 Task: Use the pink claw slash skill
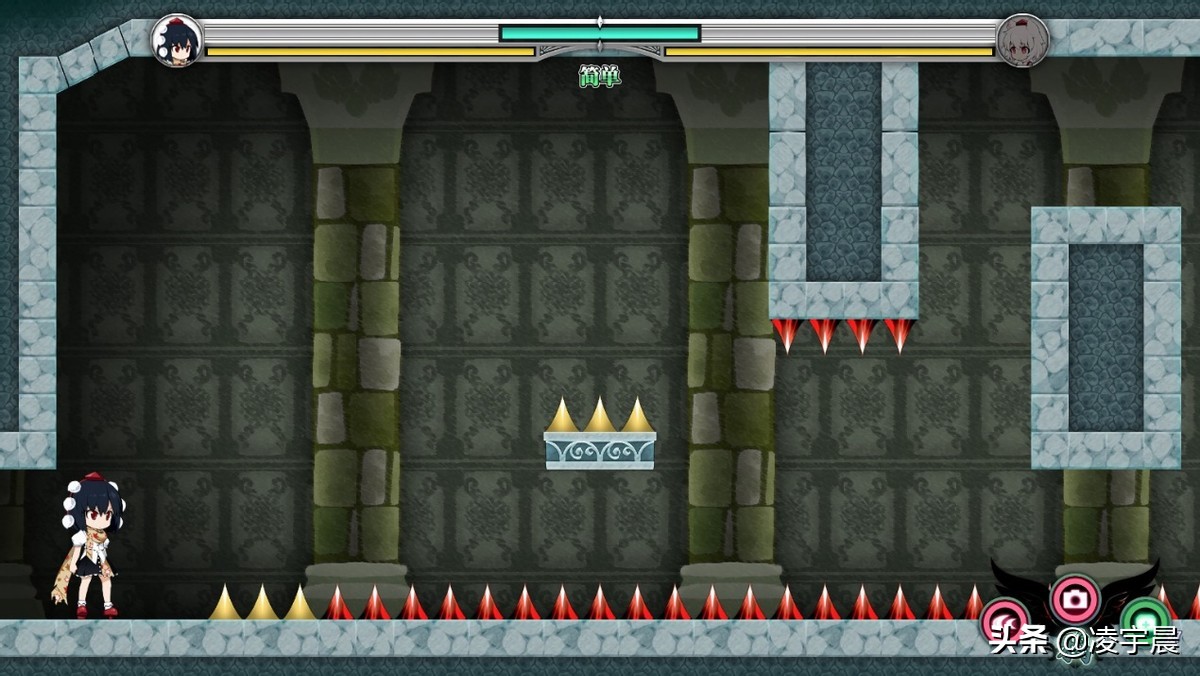coord(1003,618)
